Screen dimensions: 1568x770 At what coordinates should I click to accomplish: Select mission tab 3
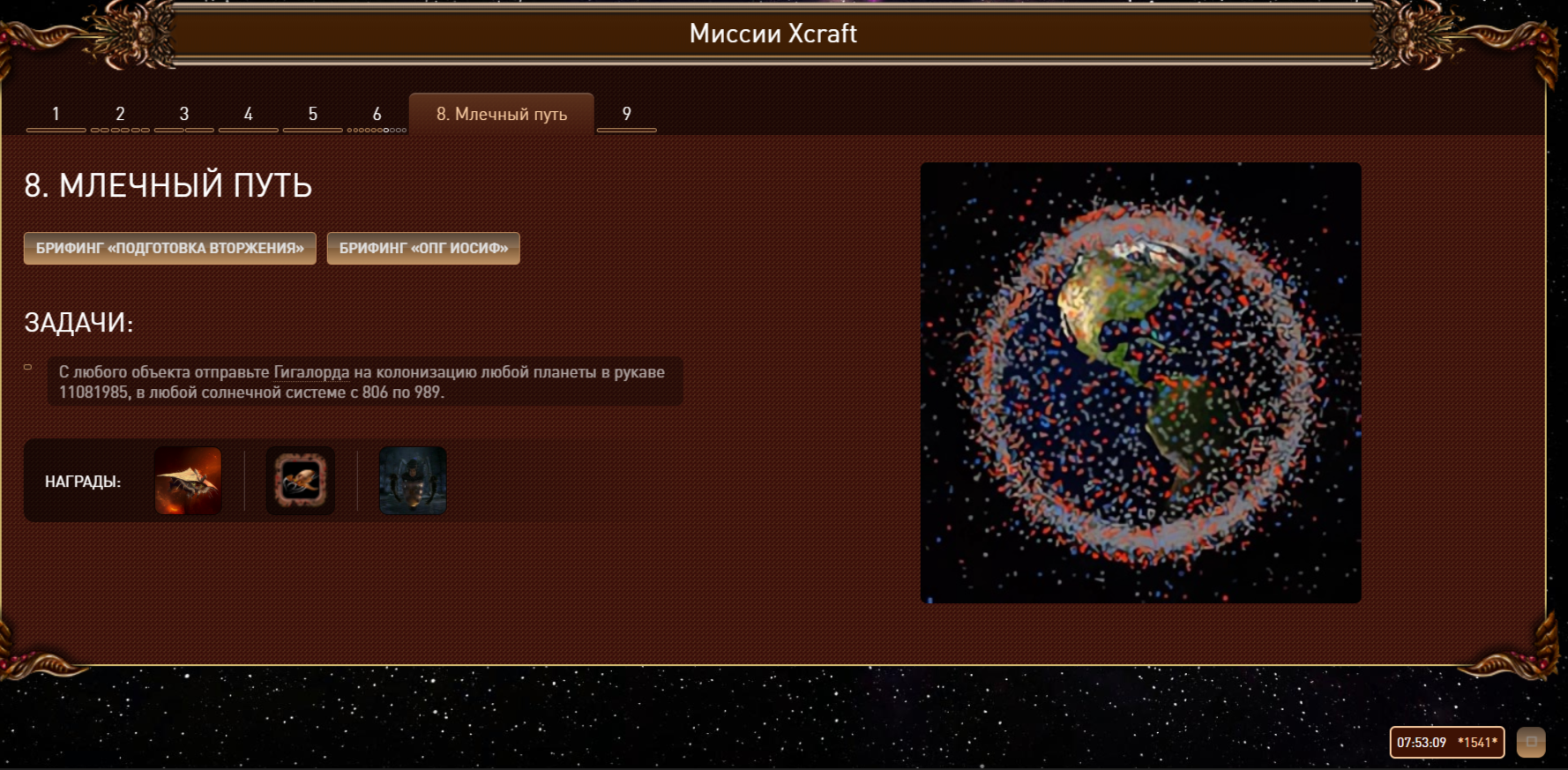[184, 115]
